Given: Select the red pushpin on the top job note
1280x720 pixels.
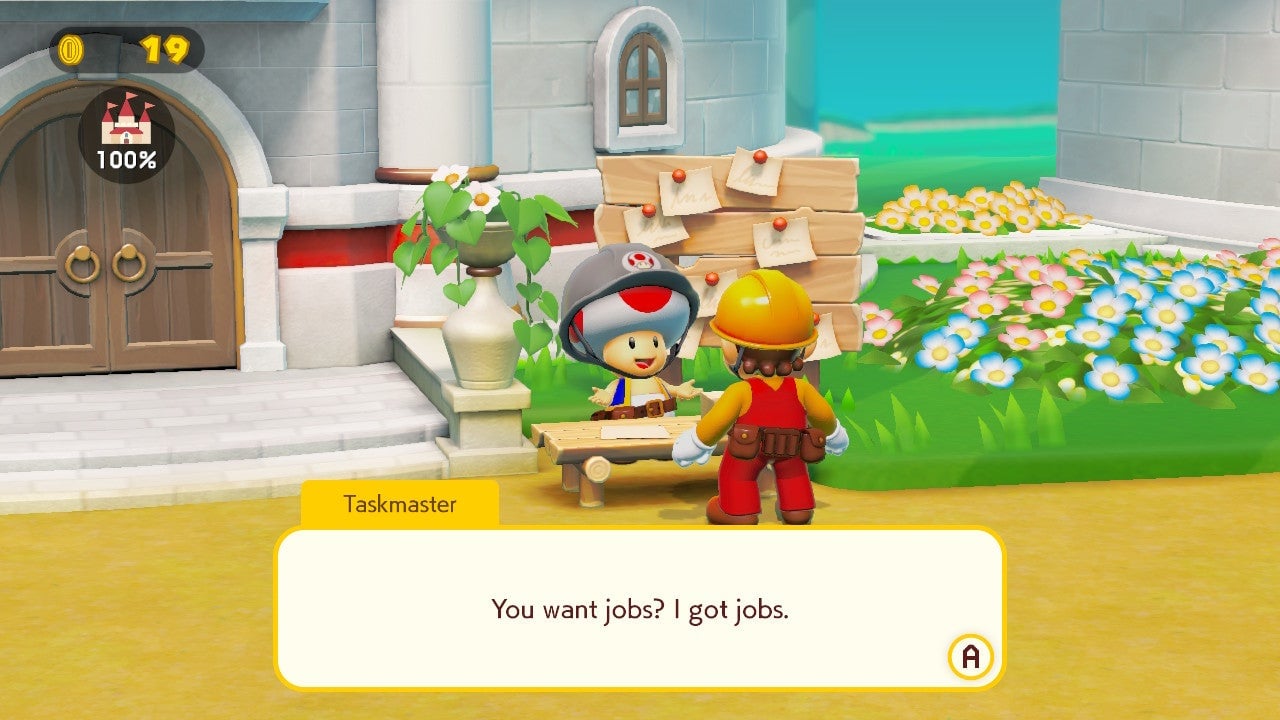Looking at the screenshot, I should [x=759, y=159].
